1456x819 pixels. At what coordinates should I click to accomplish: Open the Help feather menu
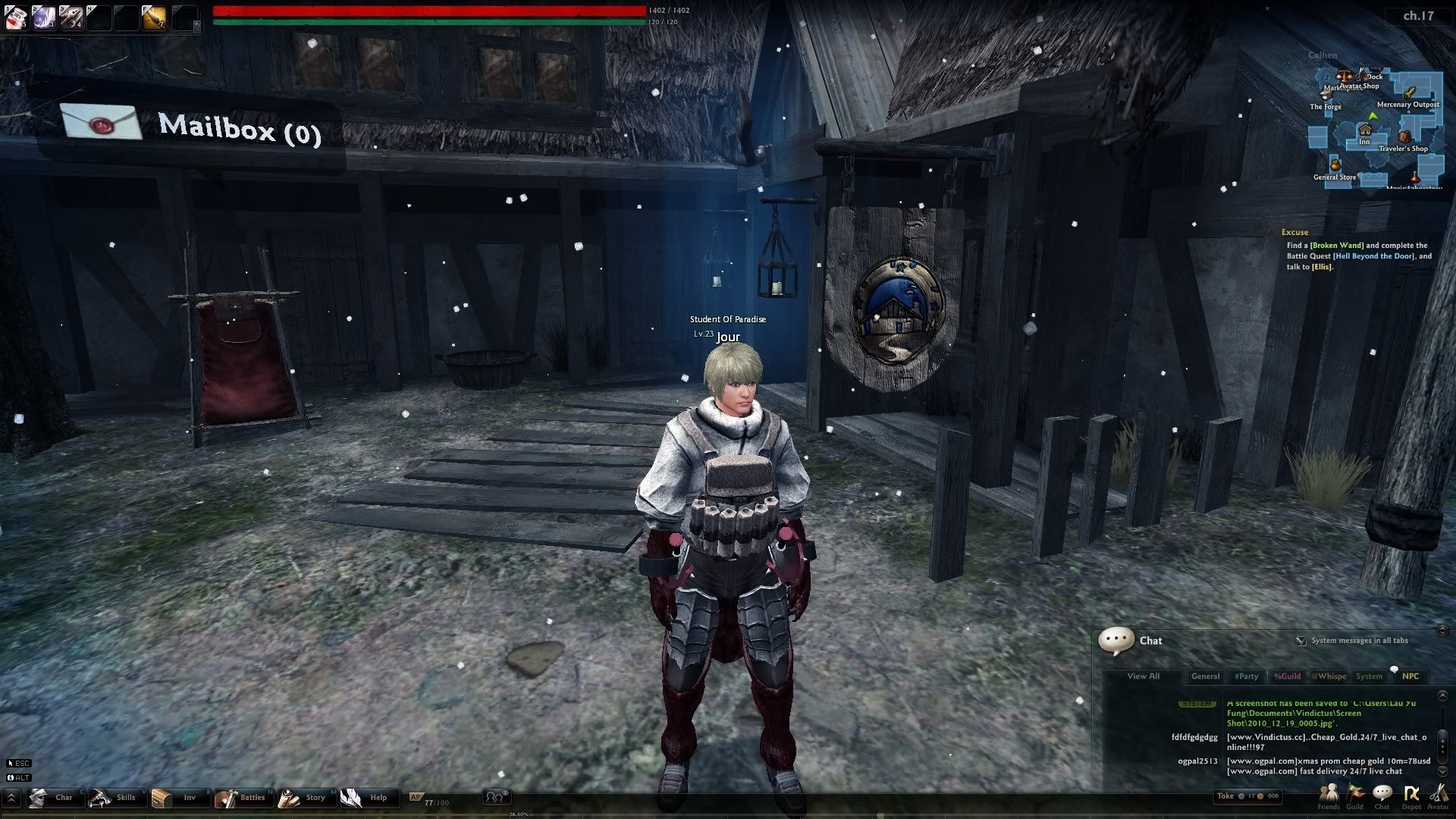click(x=365, y=798)
